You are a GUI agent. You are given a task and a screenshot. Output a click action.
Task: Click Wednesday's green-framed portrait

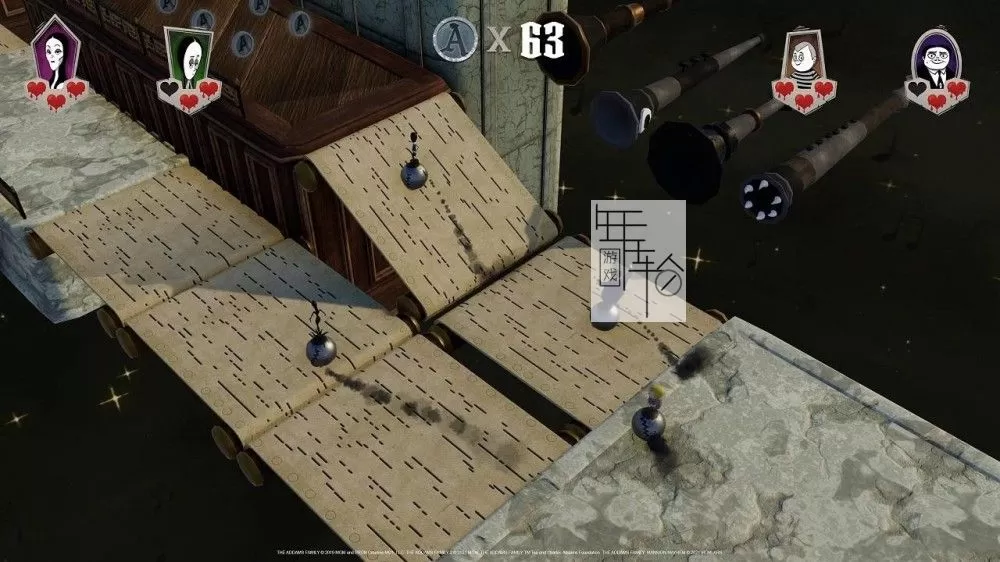(x=190, y=56)
